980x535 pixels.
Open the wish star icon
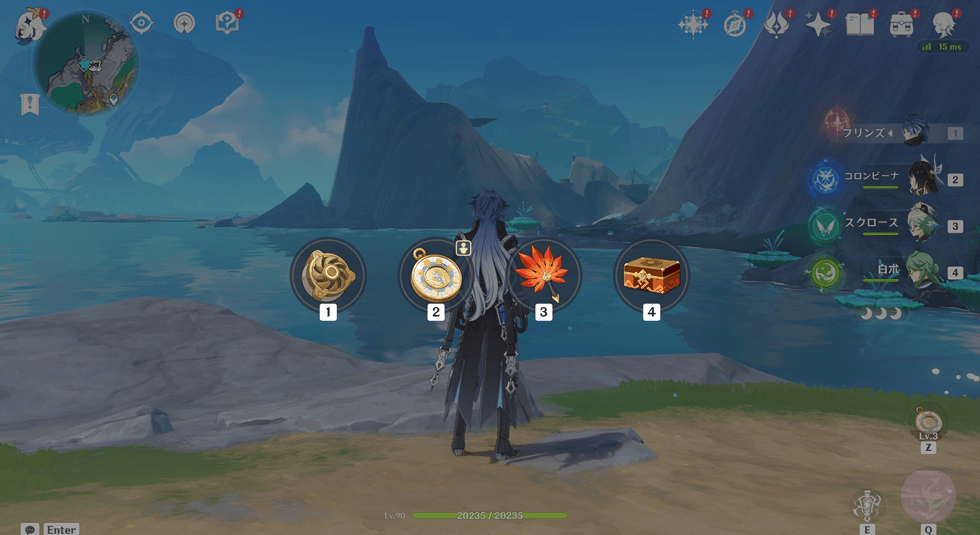click(x=692, y=25)
